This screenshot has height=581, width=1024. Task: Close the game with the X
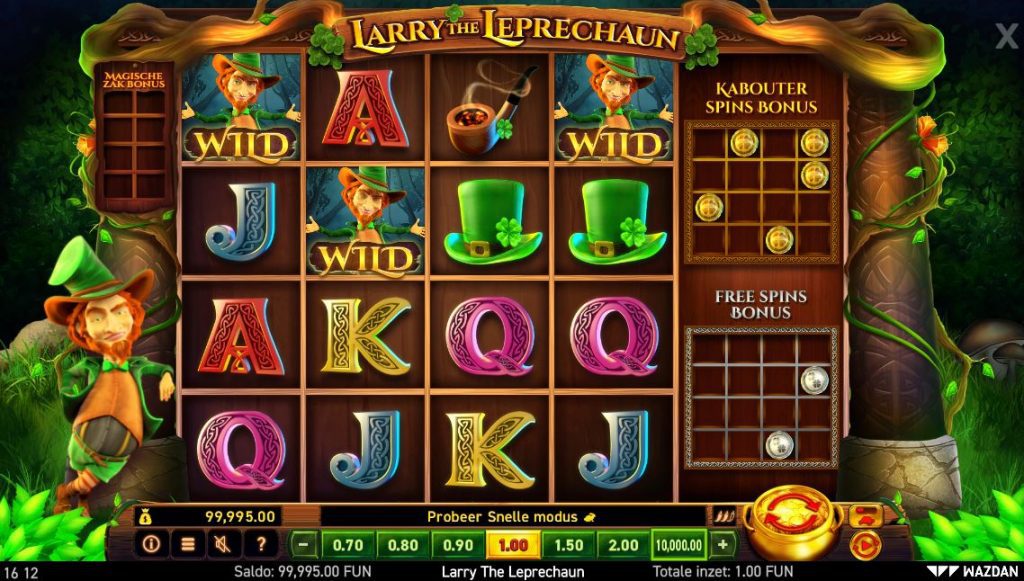[1006, 38]
